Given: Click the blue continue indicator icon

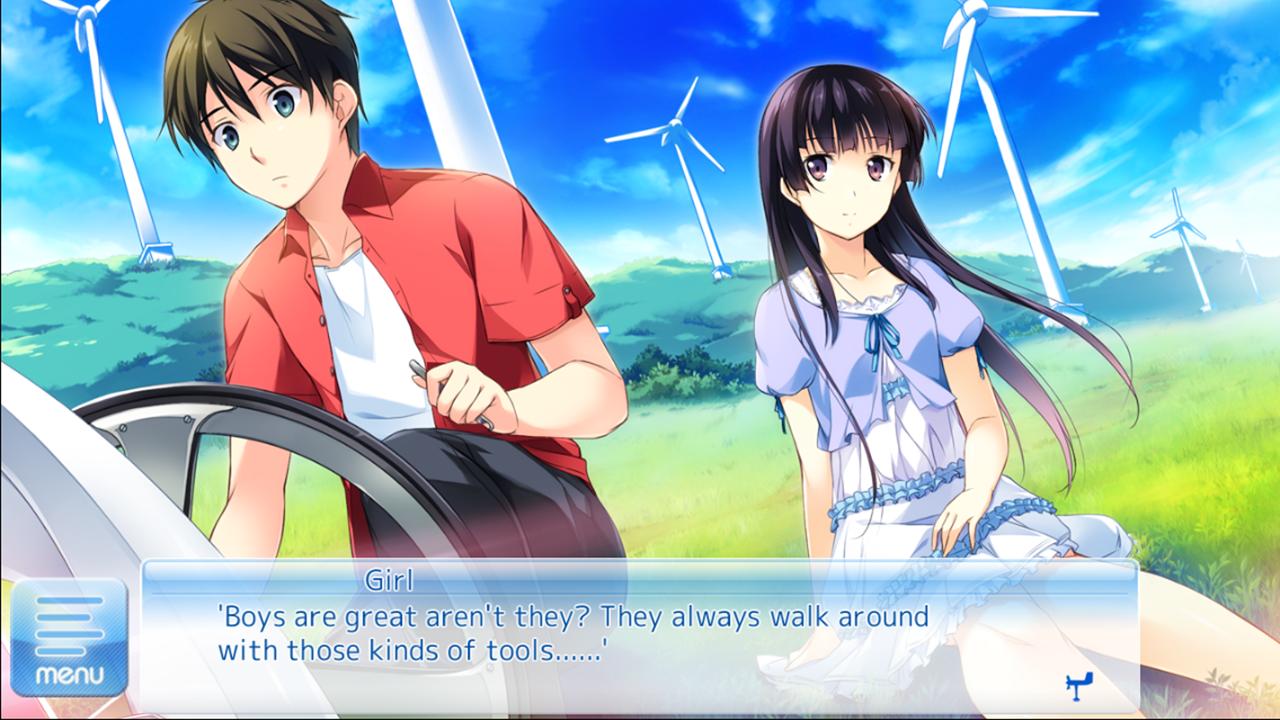Looking at the screenshot, I should point(1079,684).
